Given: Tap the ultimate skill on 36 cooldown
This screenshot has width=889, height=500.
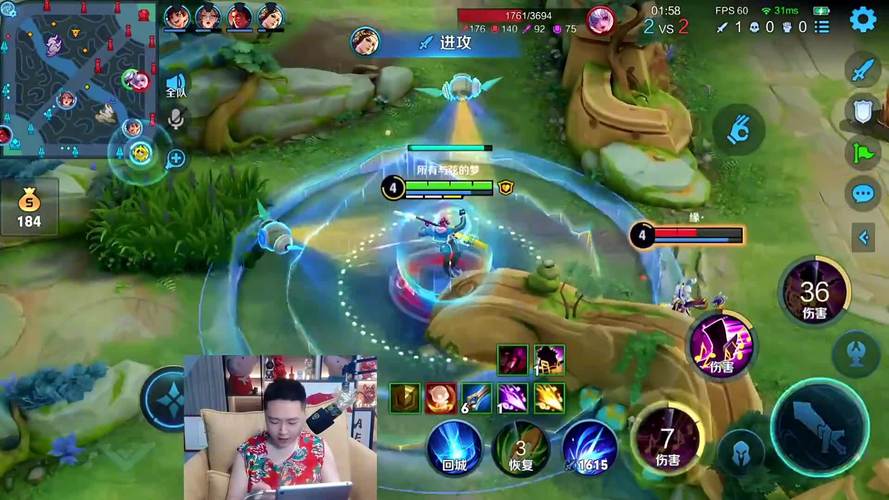Looking at the screenshot, I should pos(814,291).
